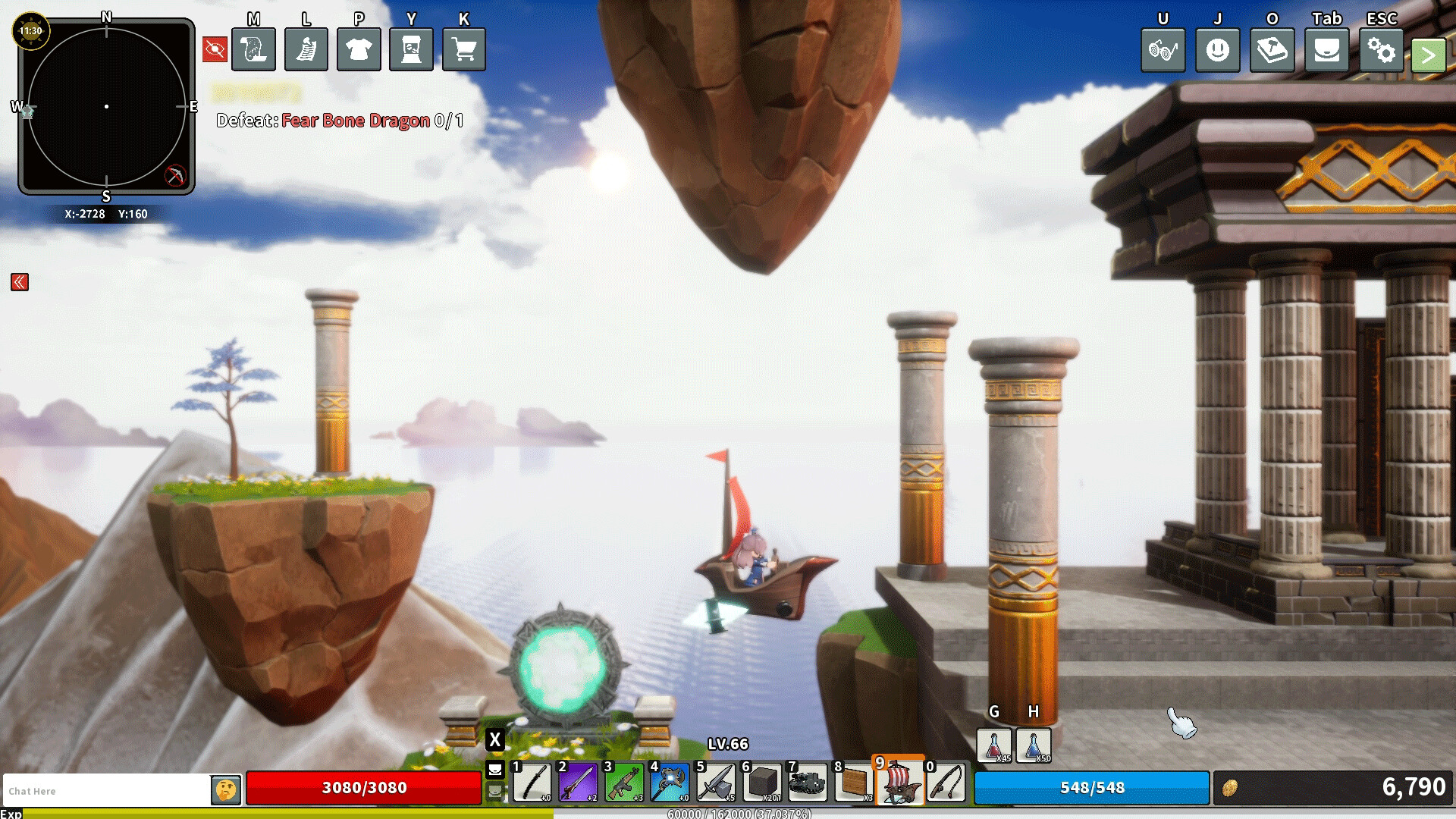Select the fishing rod in slot 0
This screenshot has height=819, width=1456.
946,783
